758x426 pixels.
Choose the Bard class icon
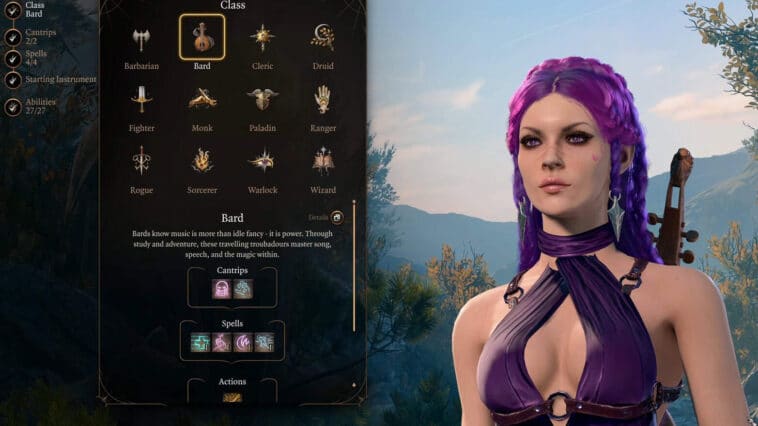(x=202, y=38)
